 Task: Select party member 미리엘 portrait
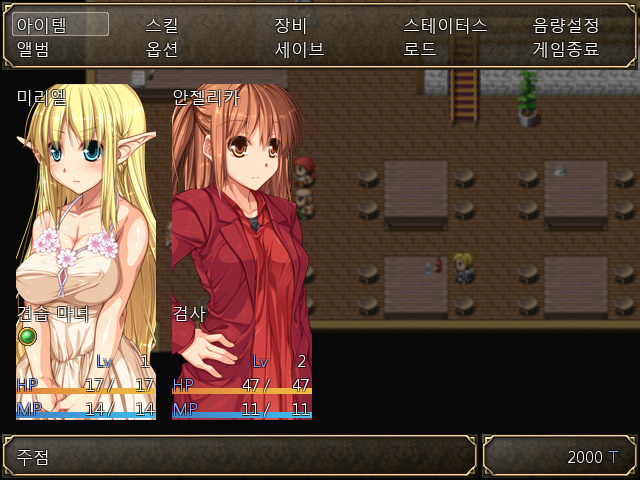tap(86, 250)
